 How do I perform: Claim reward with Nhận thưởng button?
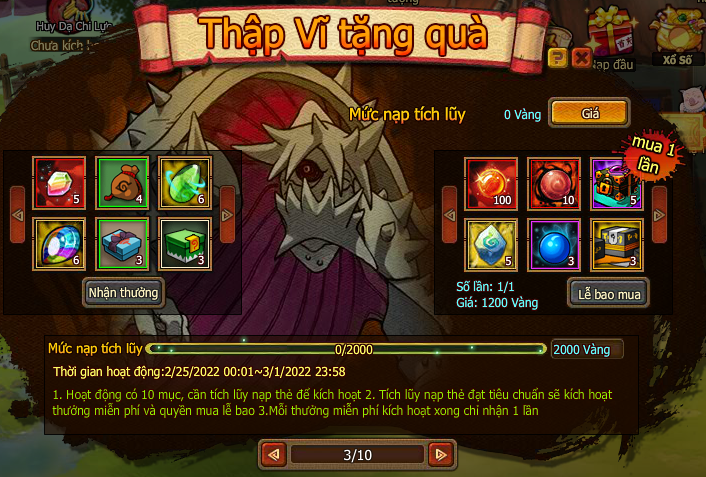point(123,291)
